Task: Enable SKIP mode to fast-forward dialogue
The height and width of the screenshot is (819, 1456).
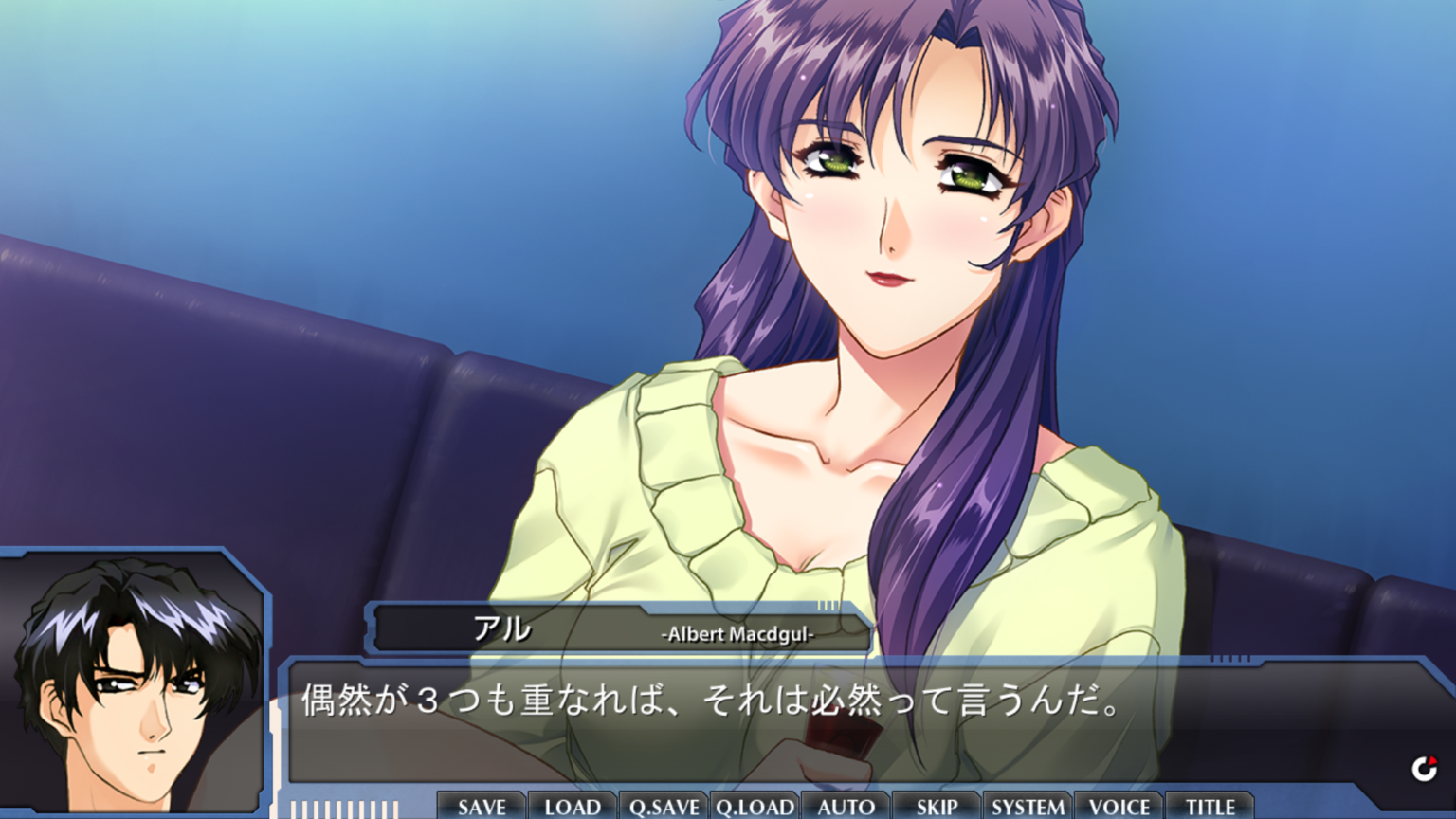Action: point(935,807)
